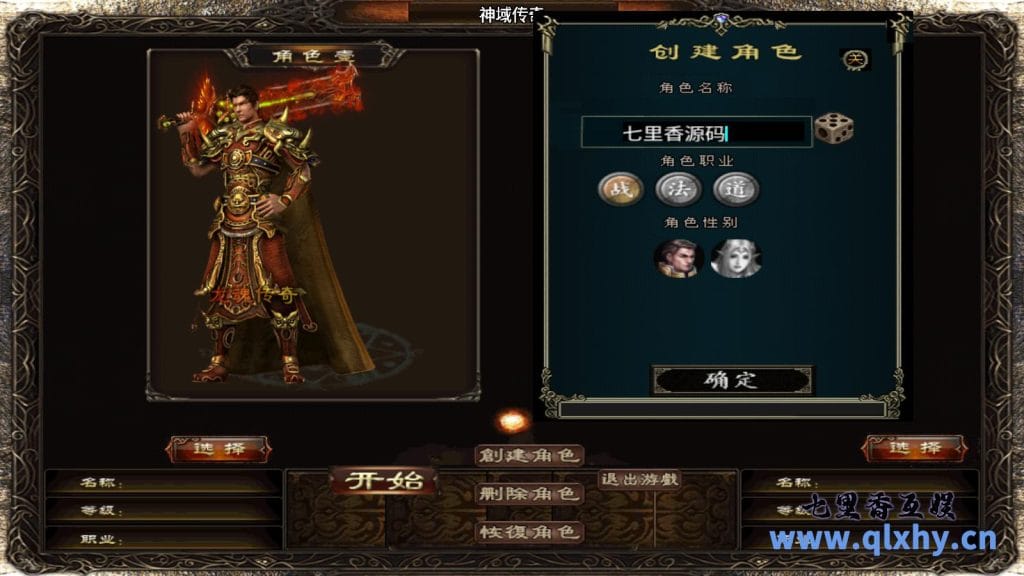The height and width of the screenshot is (576, 1024).
Task: Choose the 恢復角色 restore character option
Action: 529,531
